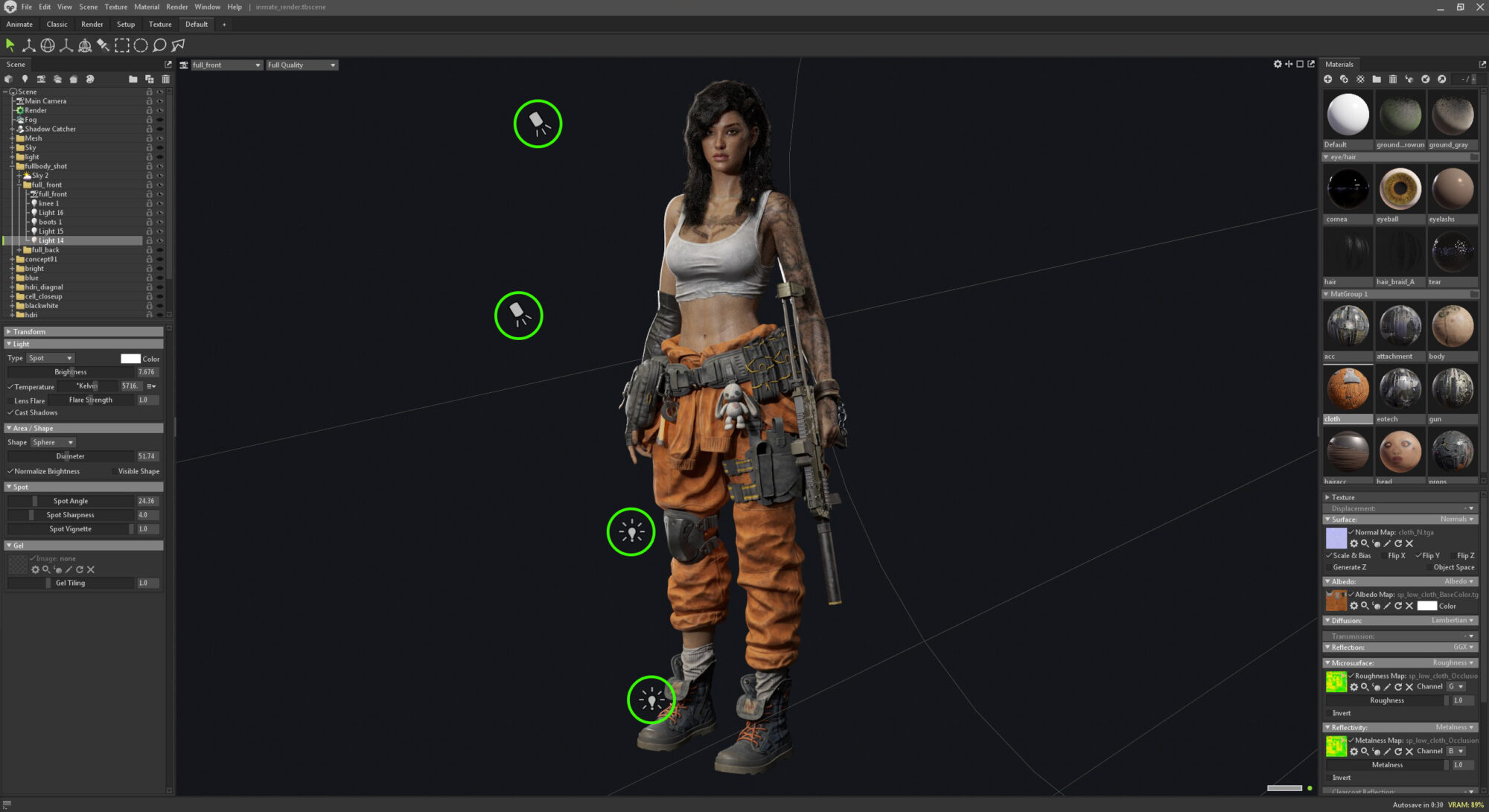Open the light Shape Sphere dropdown

[x=53, y=443]
